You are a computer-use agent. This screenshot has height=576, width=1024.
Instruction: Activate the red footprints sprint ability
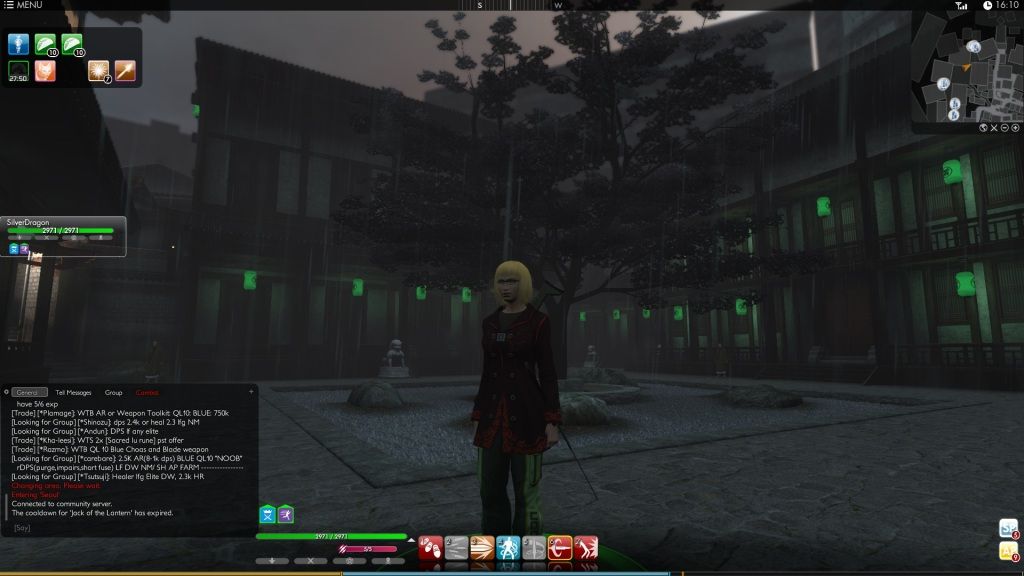click(x=430, y=548)
